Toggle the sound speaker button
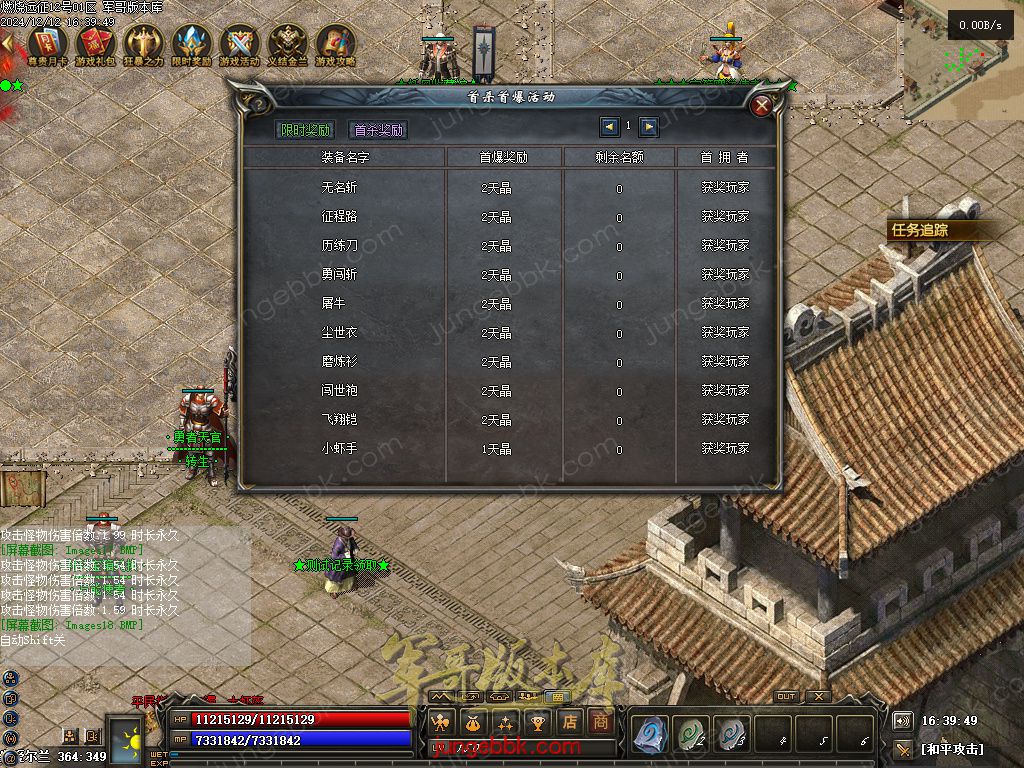Viewport: 1024px width, 768px height. [x=902, y=720]
